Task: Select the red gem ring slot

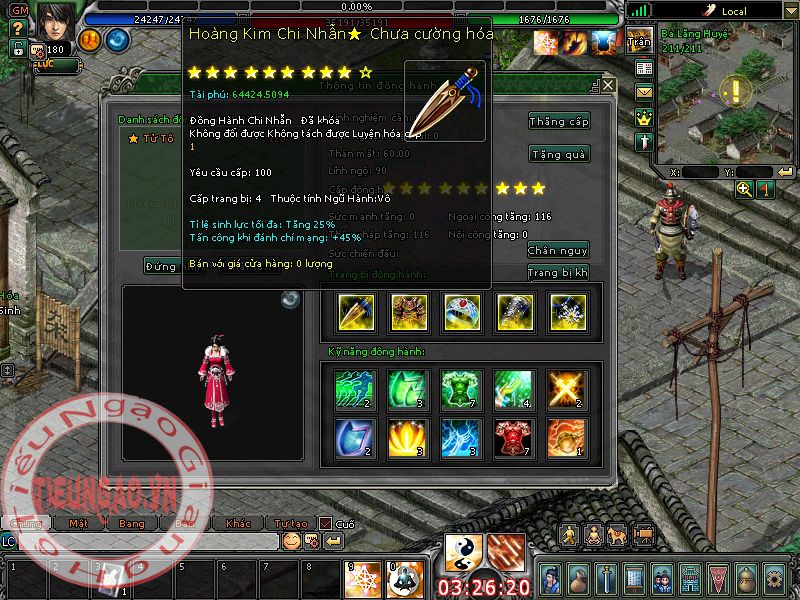Action: (x=462, y=312)
